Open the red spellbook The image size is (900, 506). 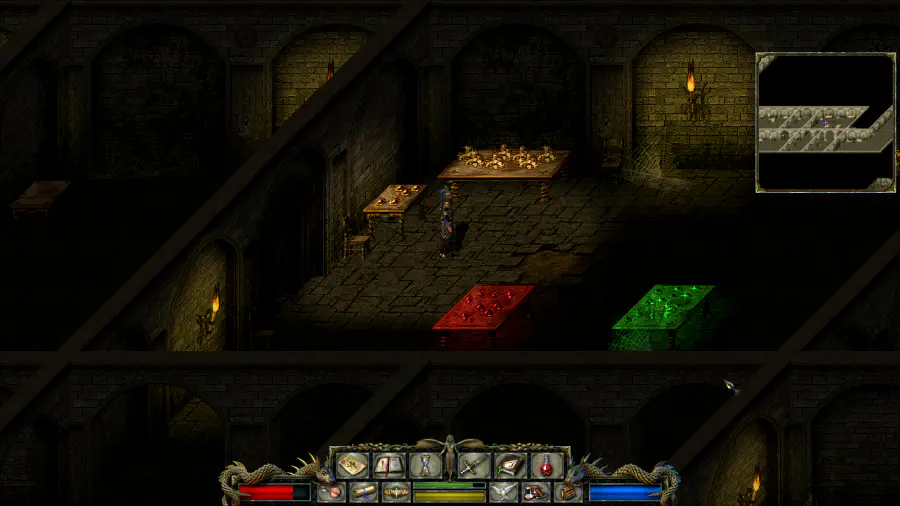pyautogui.click(x=388, y=465)
